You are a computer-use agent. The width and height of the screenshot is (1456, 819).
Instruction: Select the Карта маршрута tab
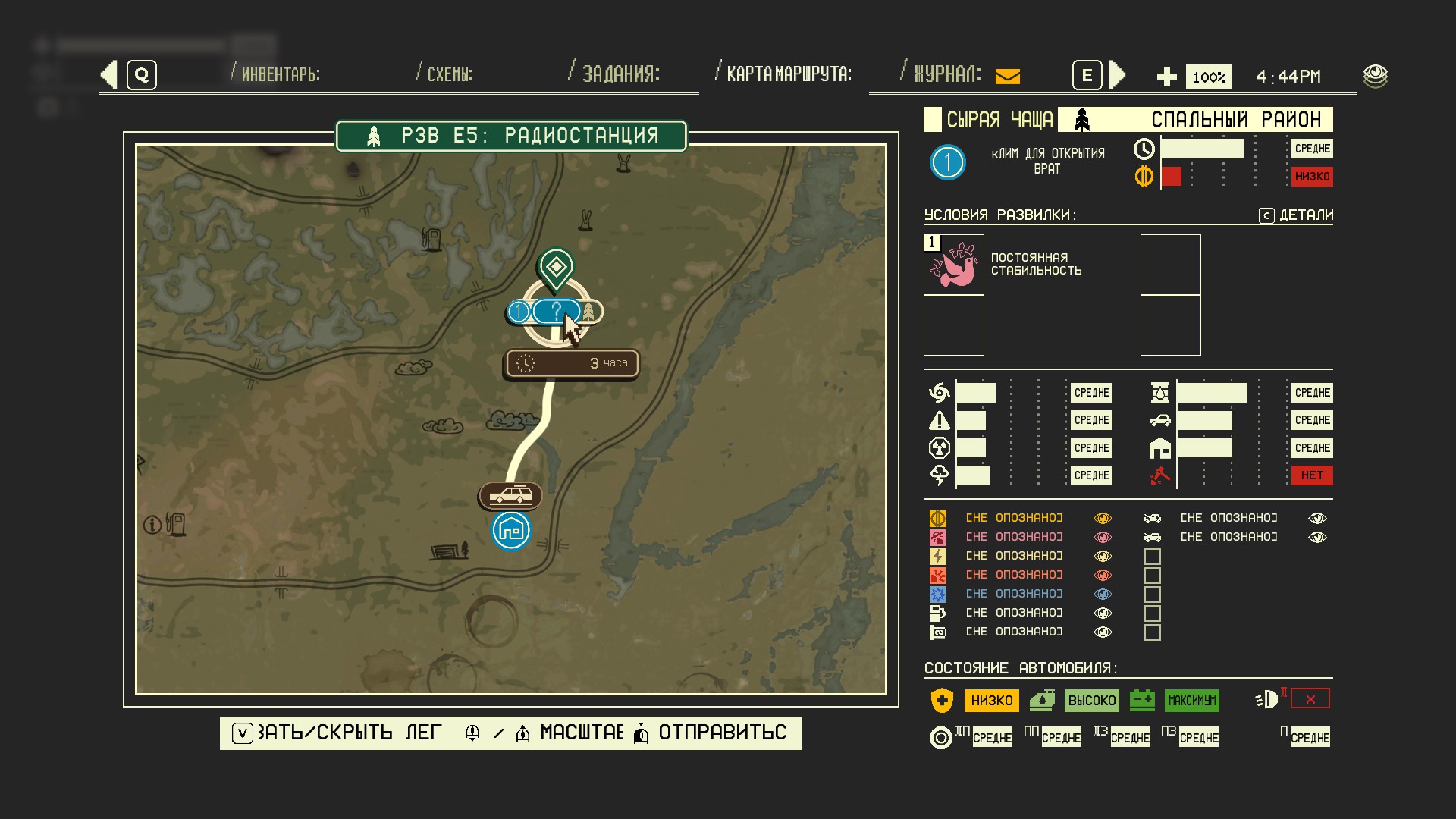[789, 74]
